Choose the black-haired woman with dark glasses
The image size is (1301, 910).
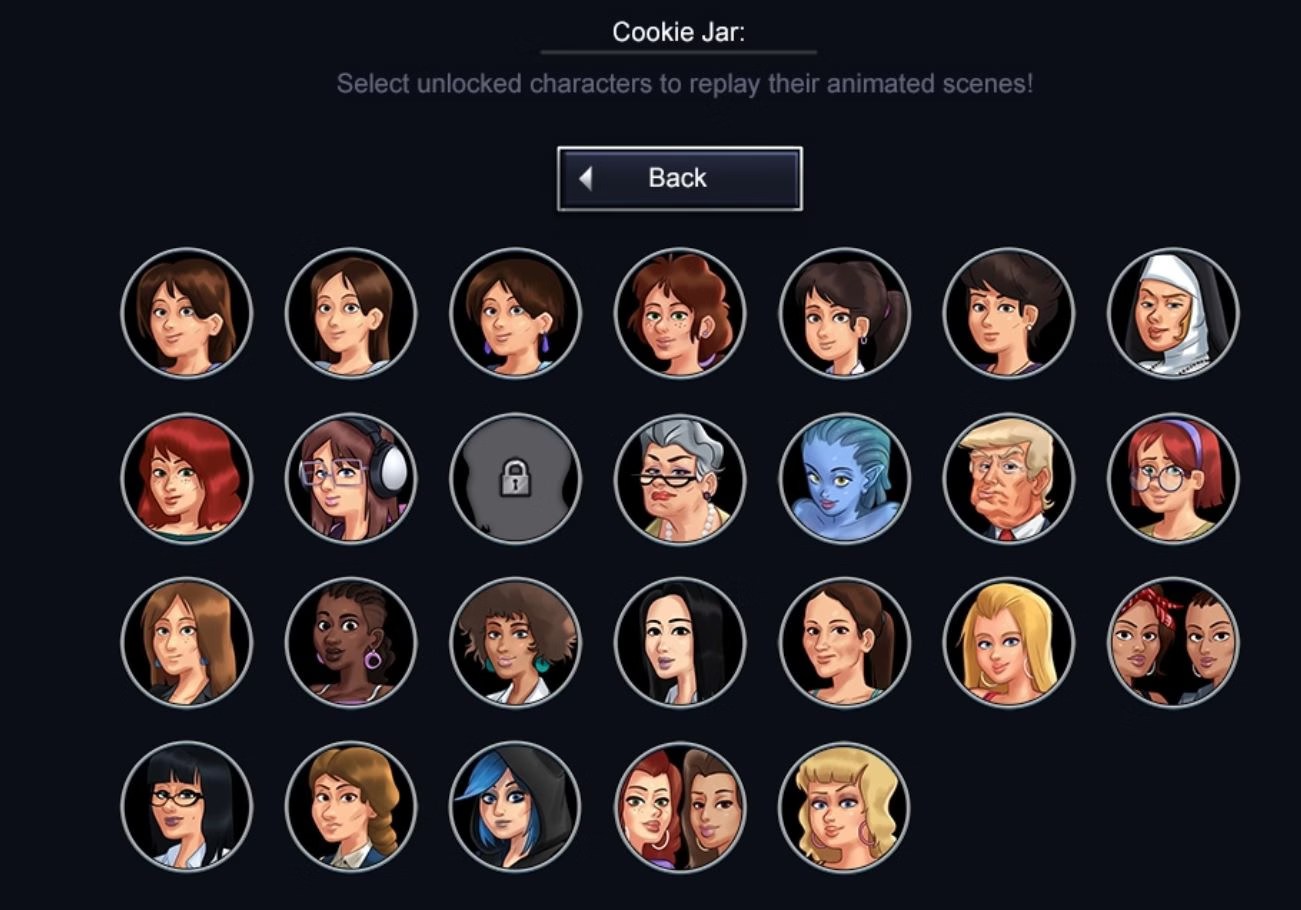coord(187,807)
